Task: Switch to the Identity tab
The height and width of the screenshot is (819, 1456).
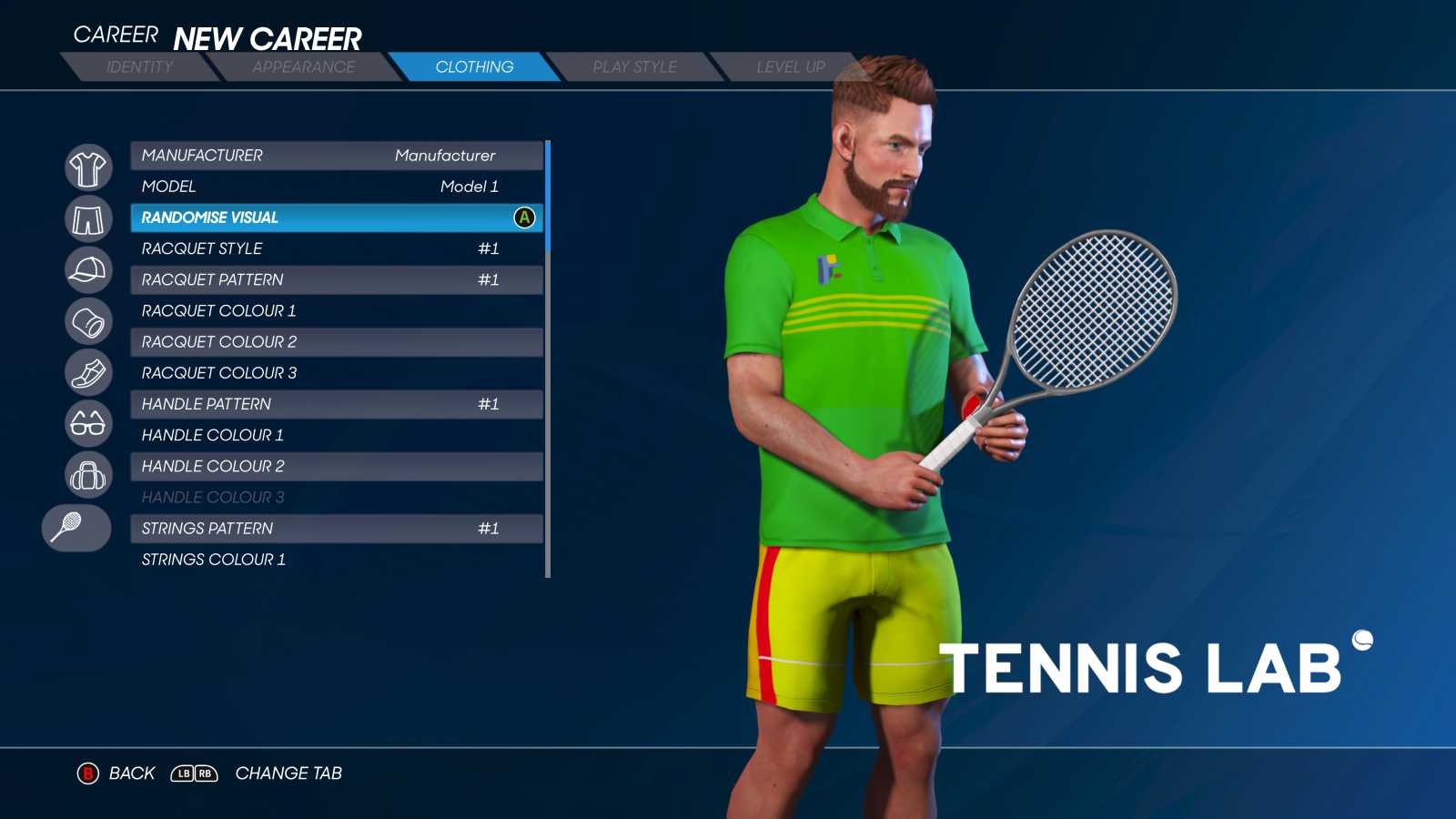Action: pos(141,66)
